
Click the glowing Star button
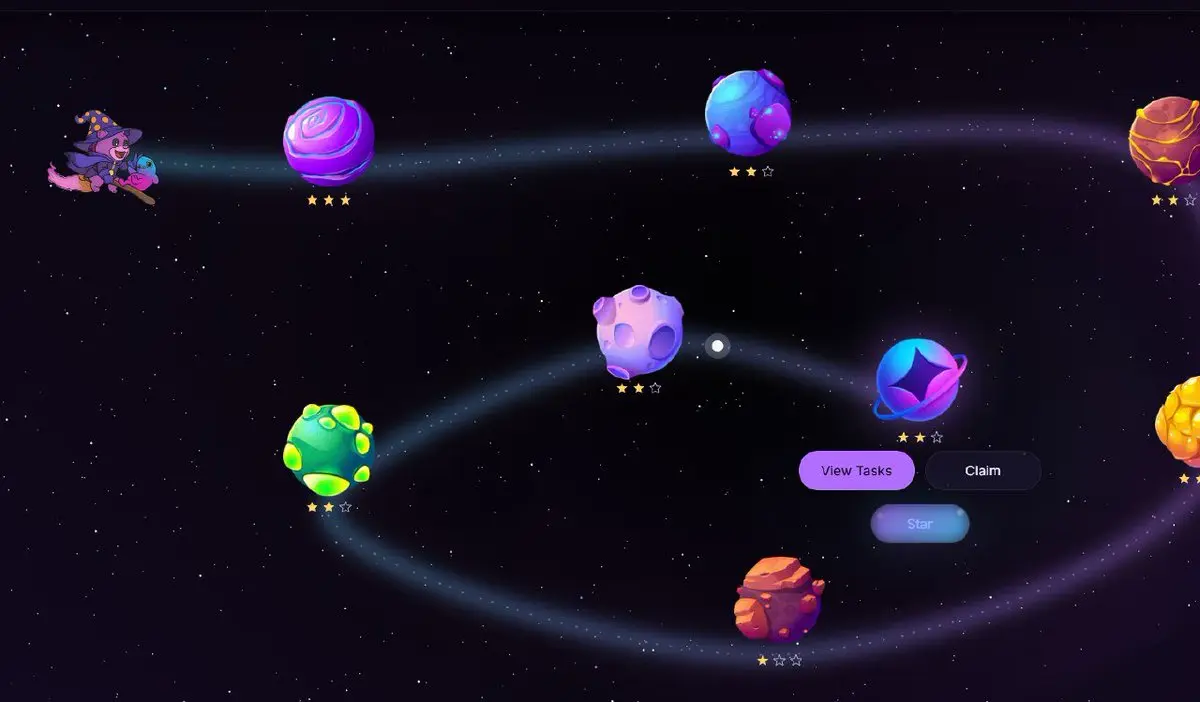(919, 524)
